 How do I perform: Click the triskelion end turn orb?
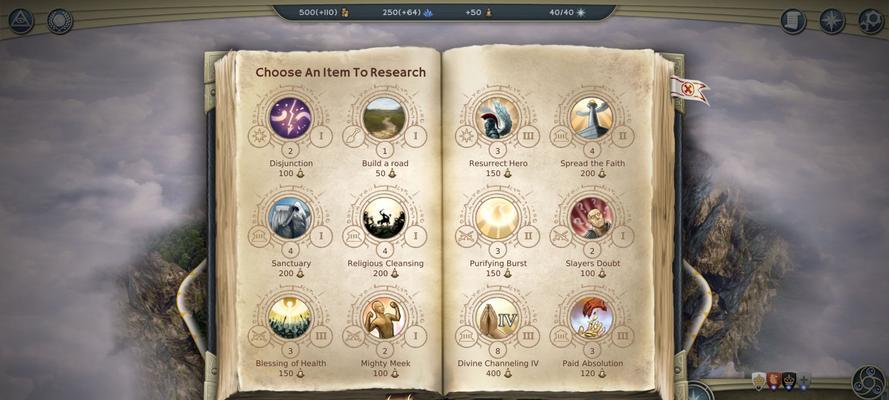(868, 381)
